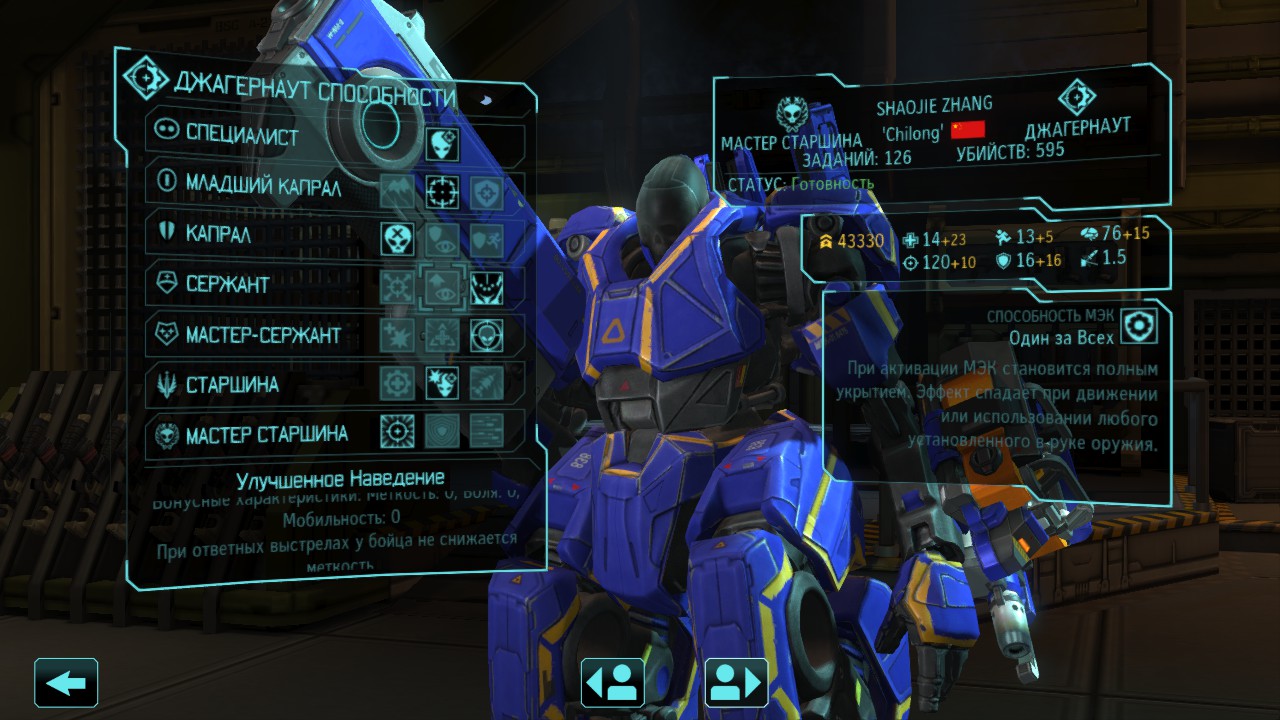Switch to the next soldier
Screen dimensions: 1280x720
[x=736, y=683]
